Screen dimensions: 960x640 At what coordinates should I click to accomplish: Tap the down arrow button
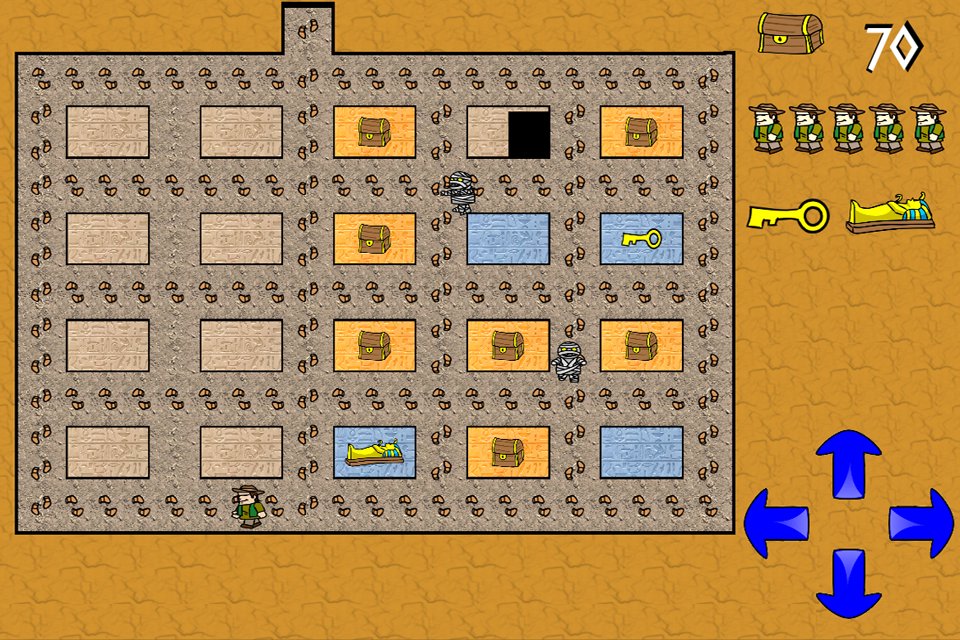tap(848, 582)
